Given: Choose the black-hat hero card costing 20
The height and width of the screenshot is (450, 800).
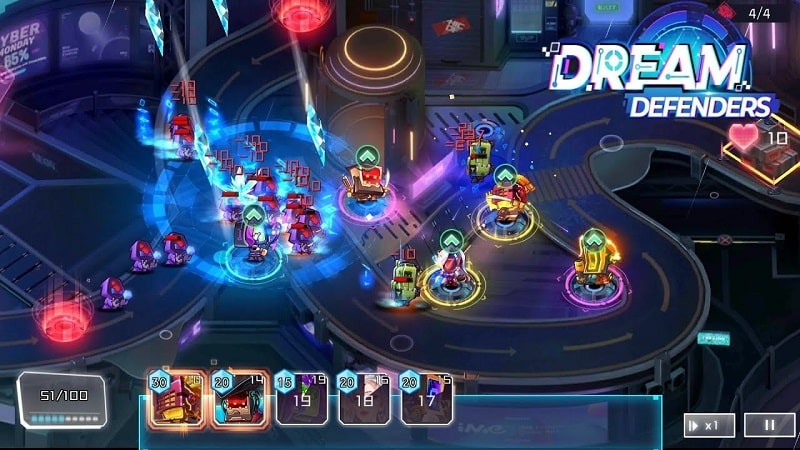Looking at the screenshot, I should tap(239, 400).
